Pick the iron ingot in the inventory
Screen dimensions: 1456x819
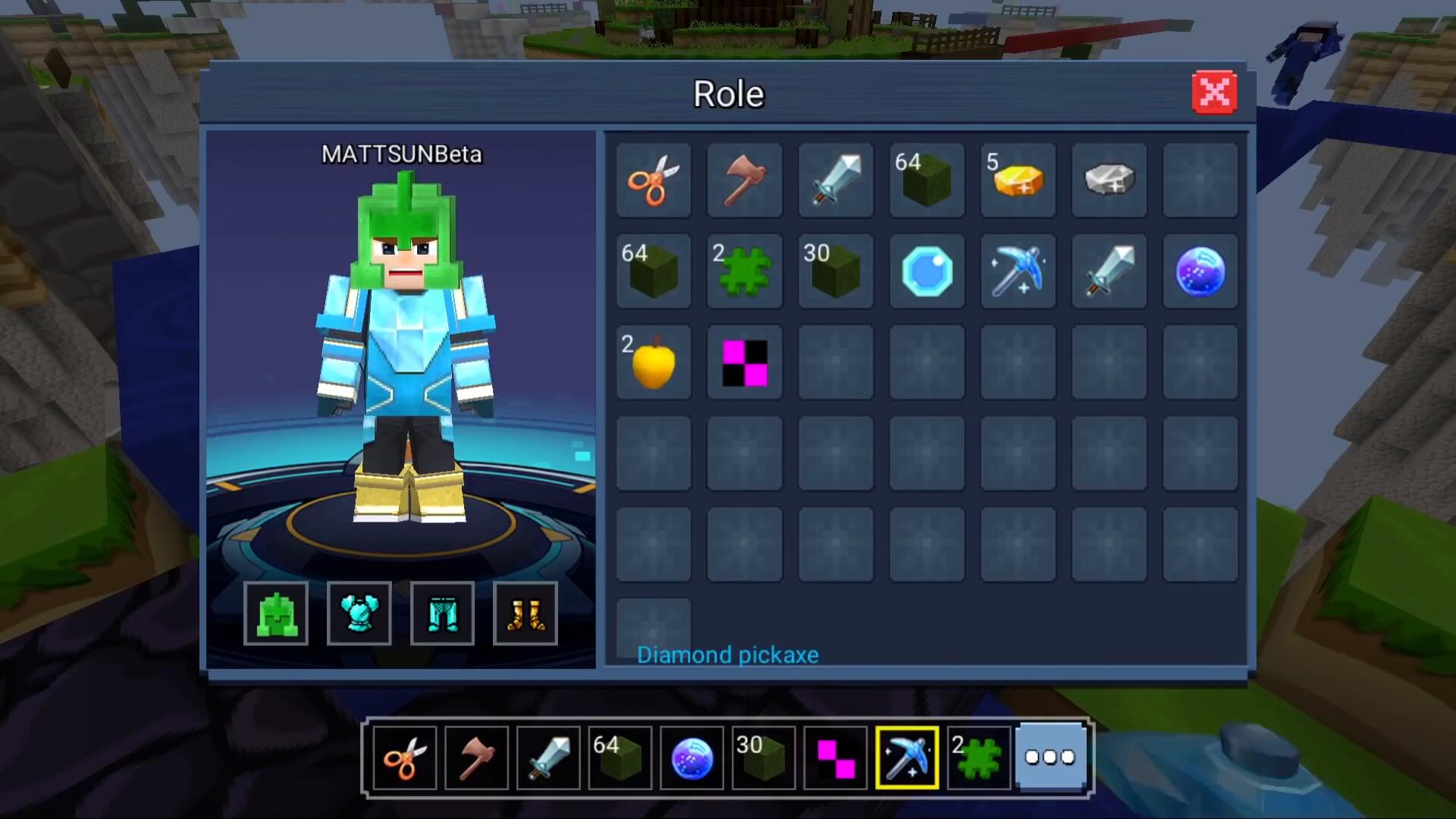click(1109, 180)
